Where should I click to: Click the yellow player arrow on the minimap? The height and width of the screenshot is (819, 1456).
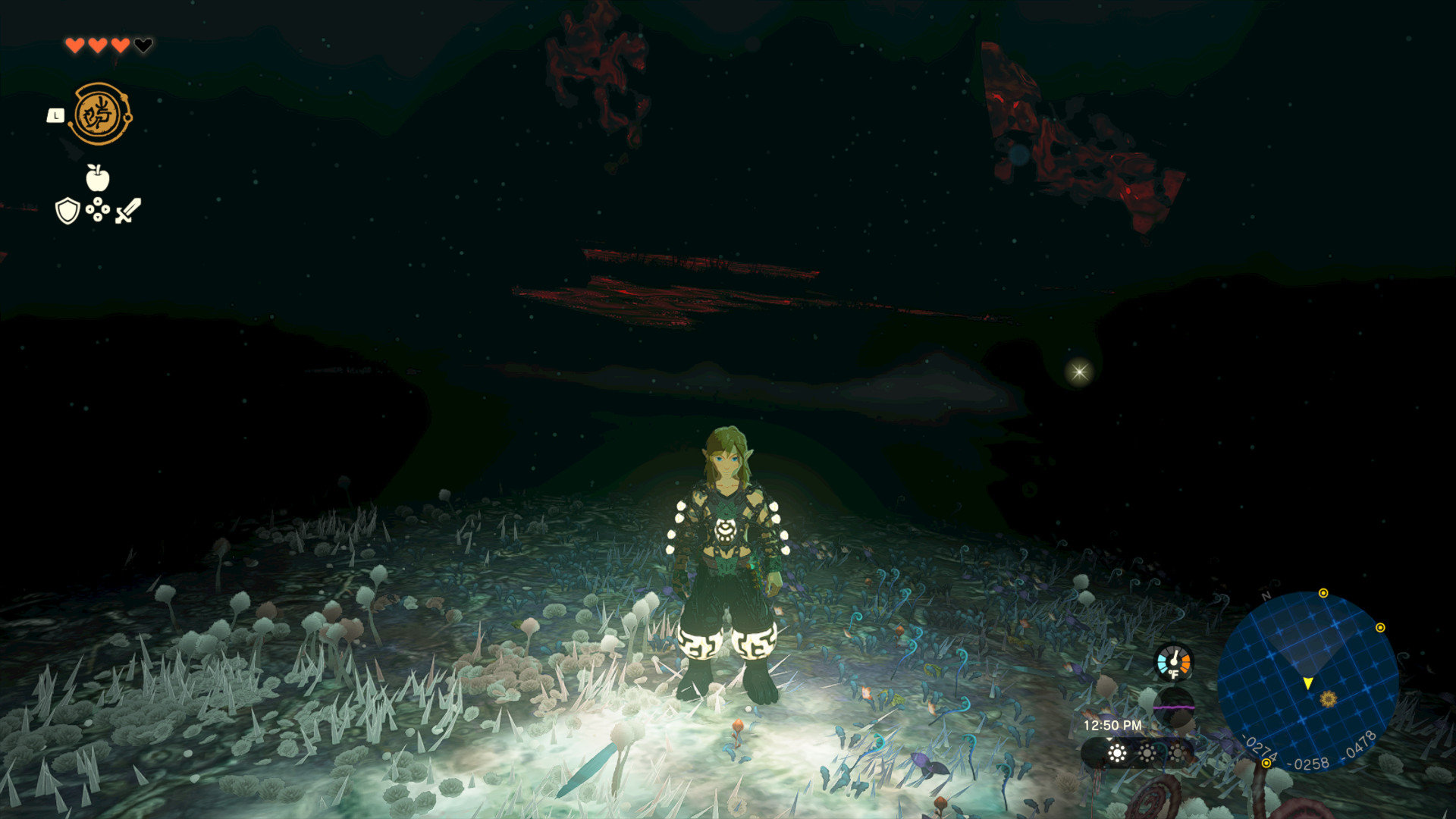(x=1308, y=682)
